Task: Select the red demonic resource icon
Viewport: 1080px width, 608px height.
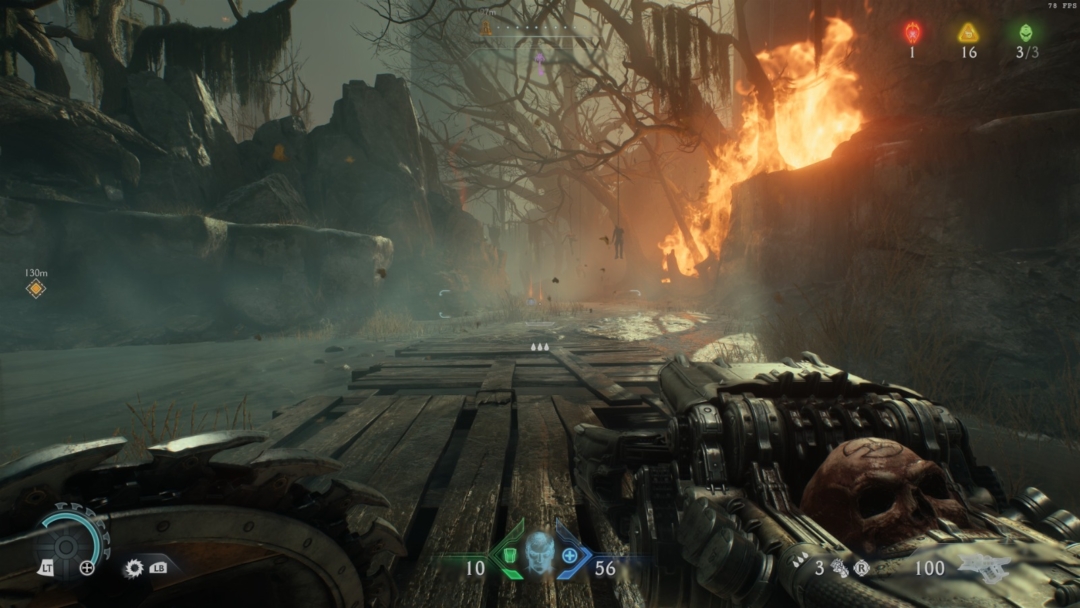Action: [x=912, y=32]
